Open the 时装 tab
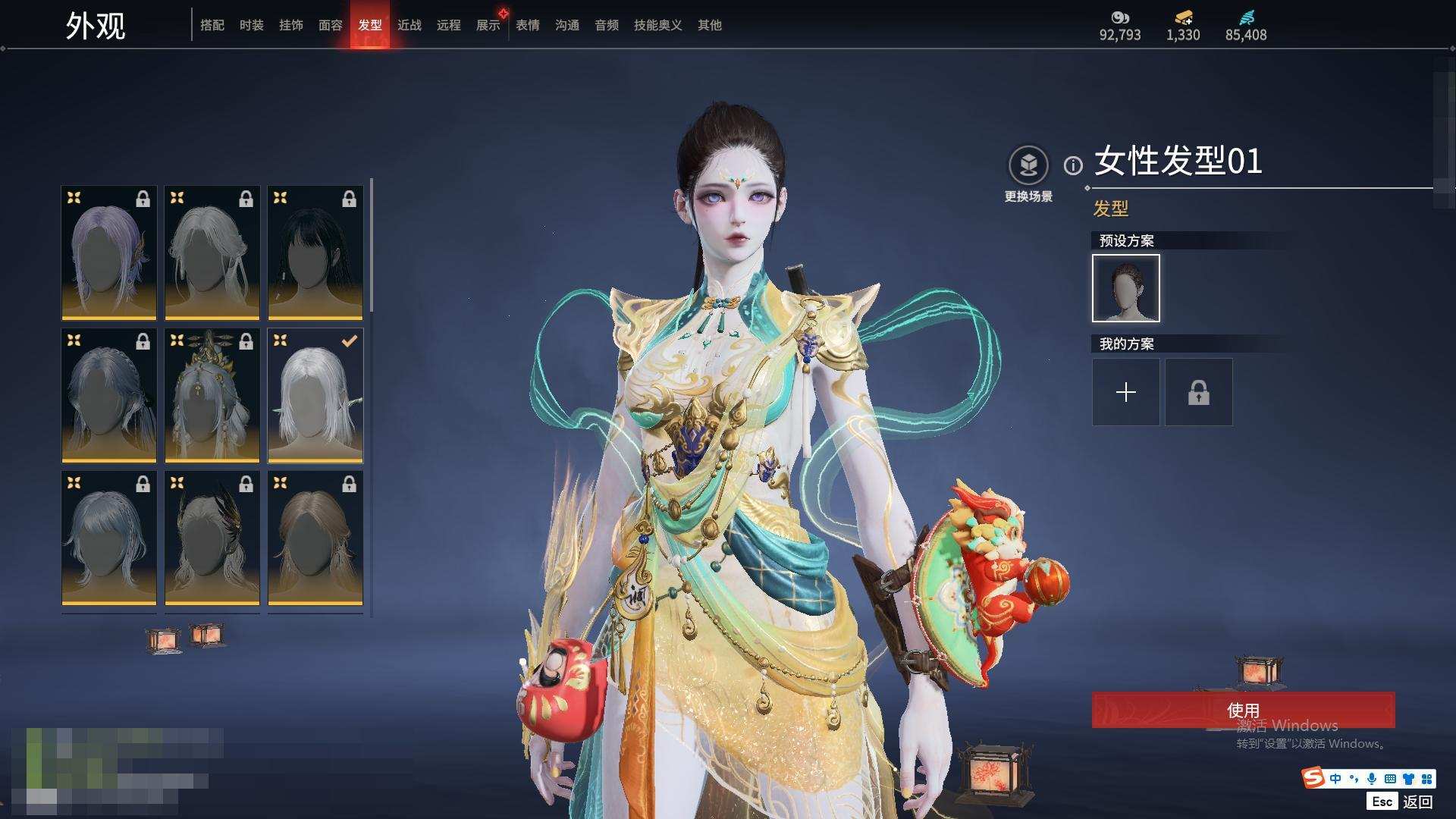The image size is (1456, 819). point(252,25)
